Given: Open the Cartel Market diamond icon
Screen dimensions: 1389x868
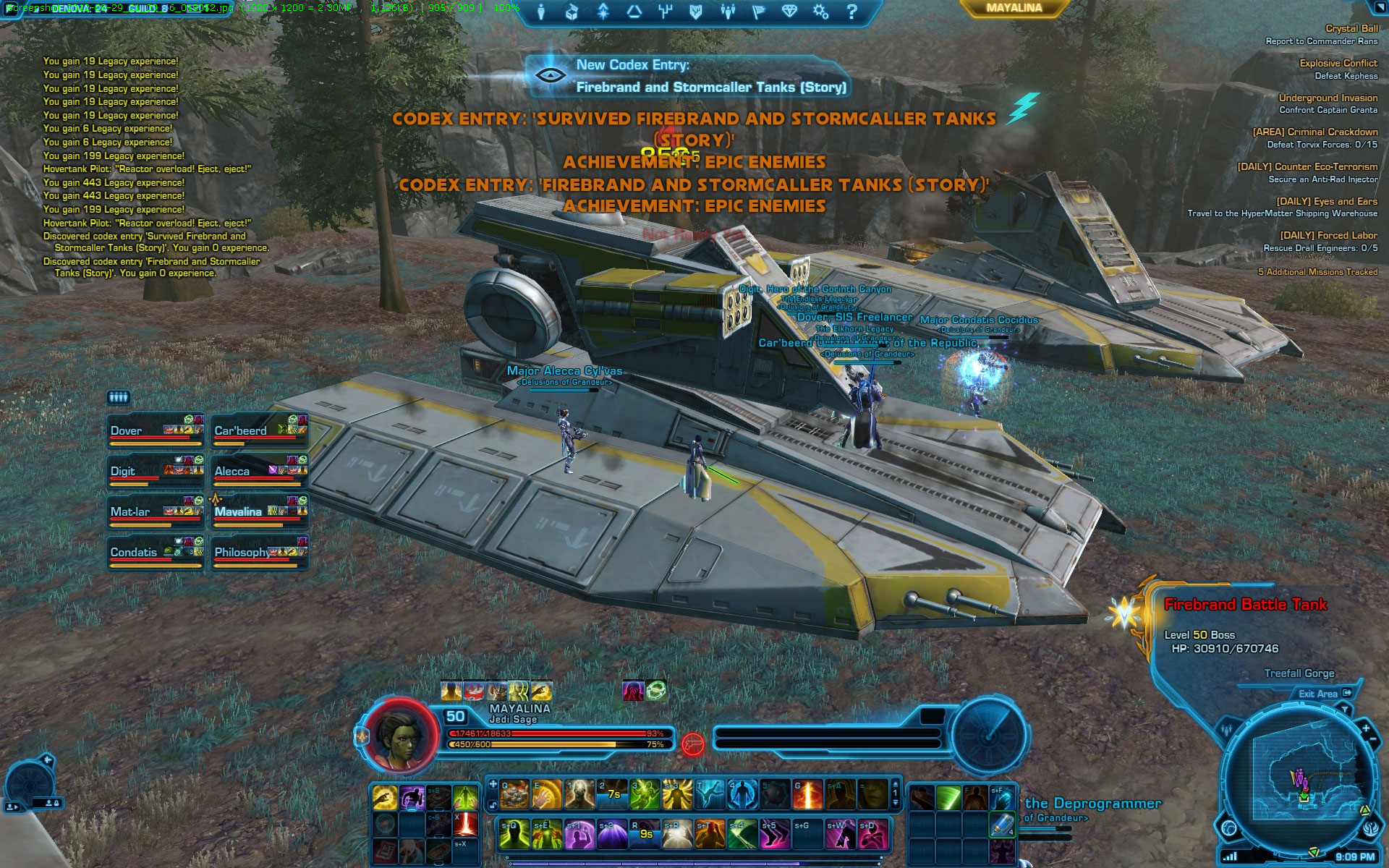Looking at the screenshot, I should point(789,12).
